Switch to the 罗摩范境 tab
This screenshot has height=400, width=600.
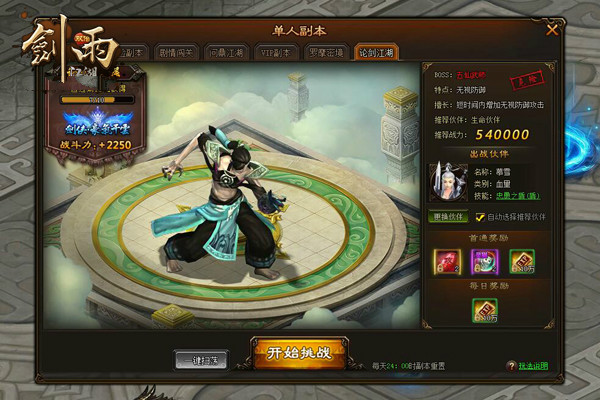pos(328,51)
